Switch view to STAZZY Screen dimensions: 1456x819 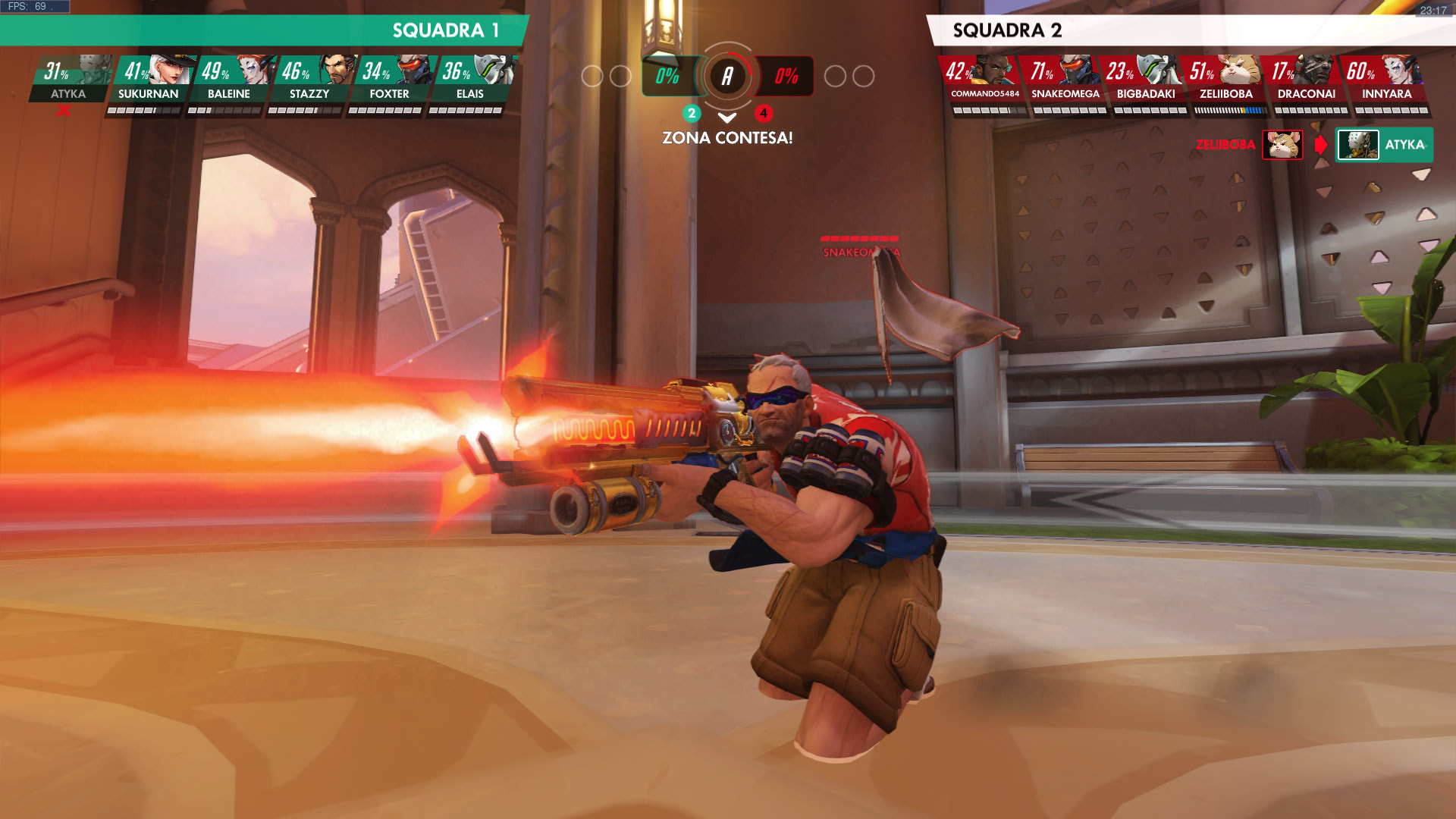309,80
